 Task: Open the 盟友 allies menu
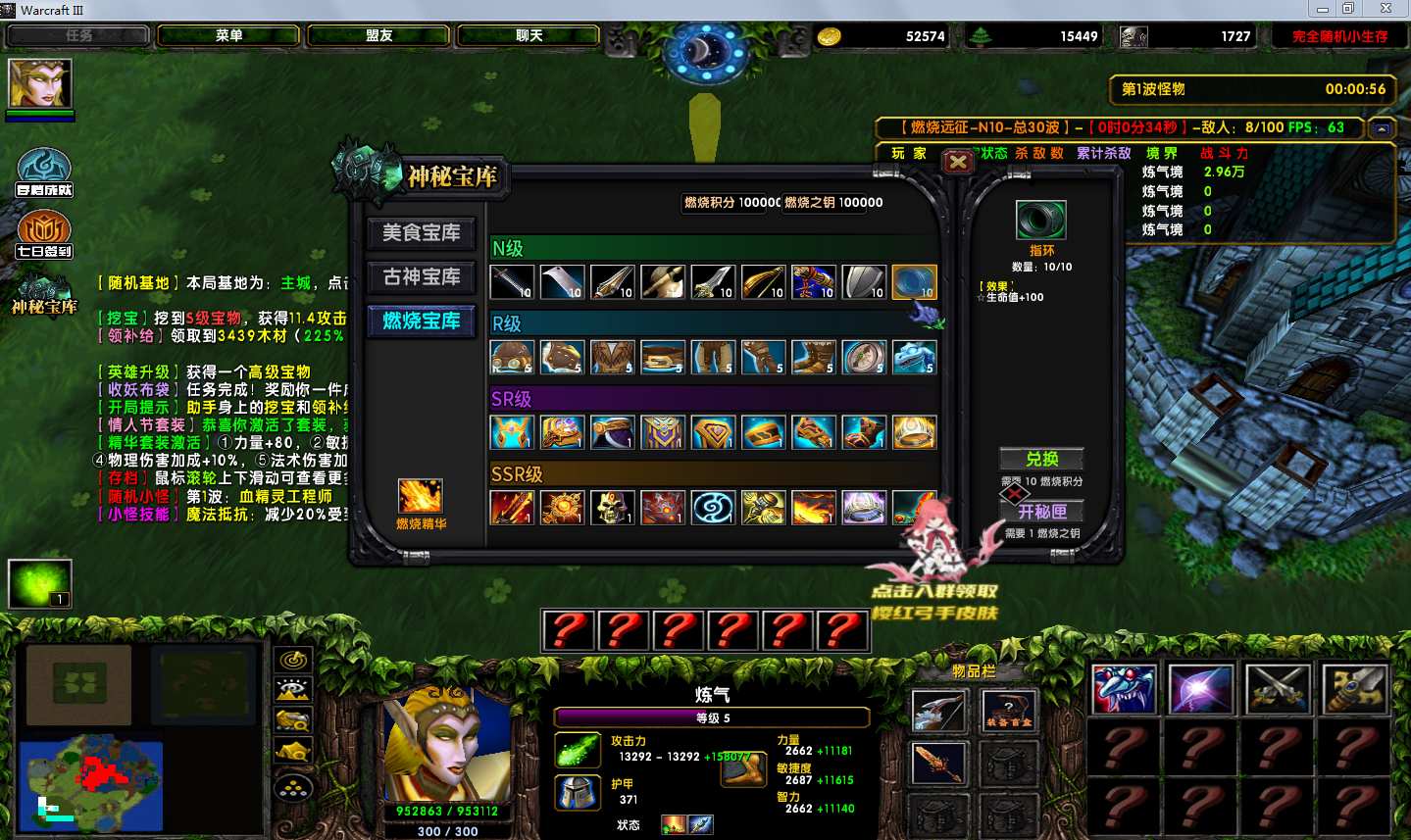[x=378, y=36]
